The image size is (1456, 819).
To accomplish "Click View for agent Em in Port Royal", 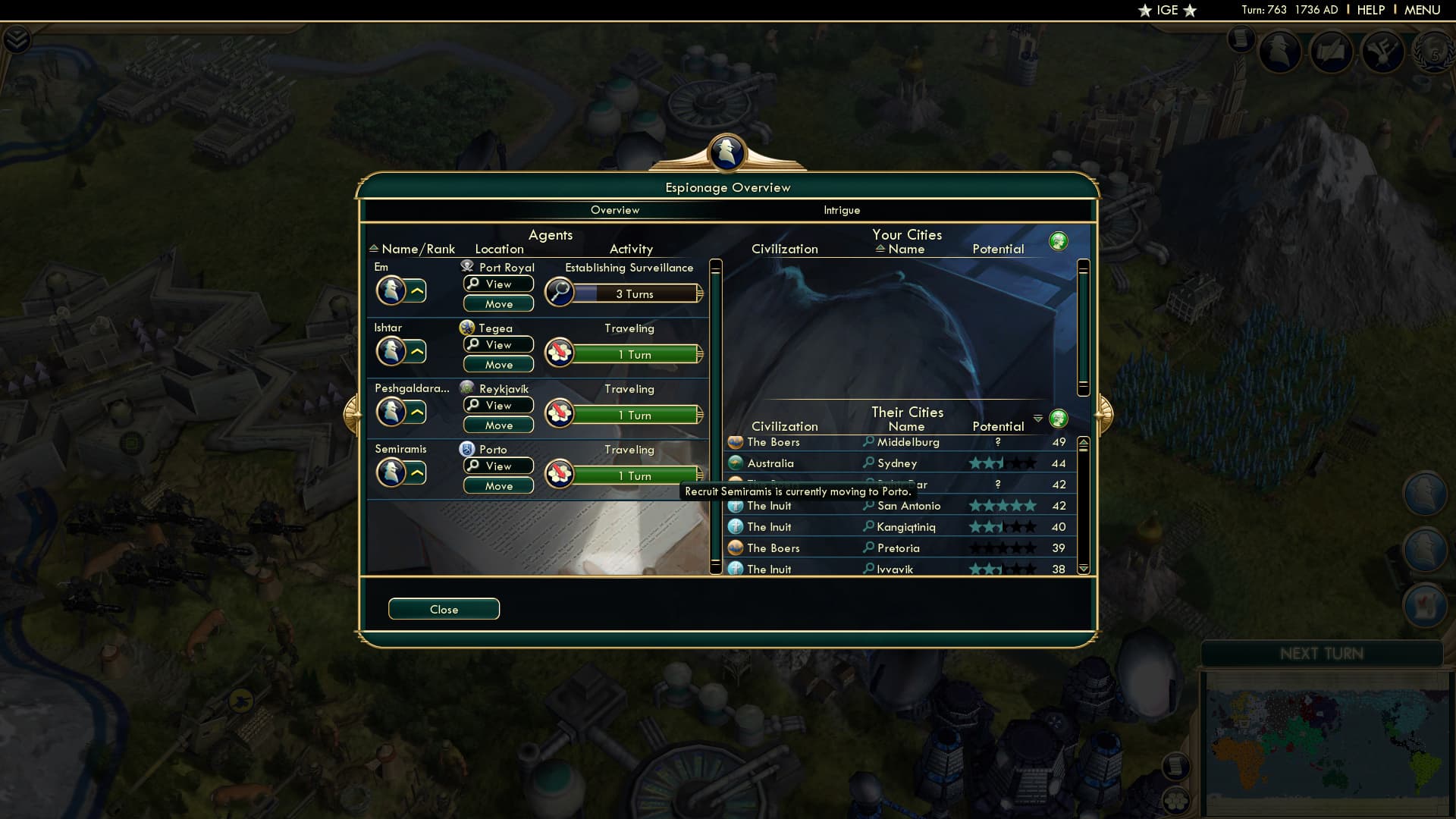I will 498,284.
